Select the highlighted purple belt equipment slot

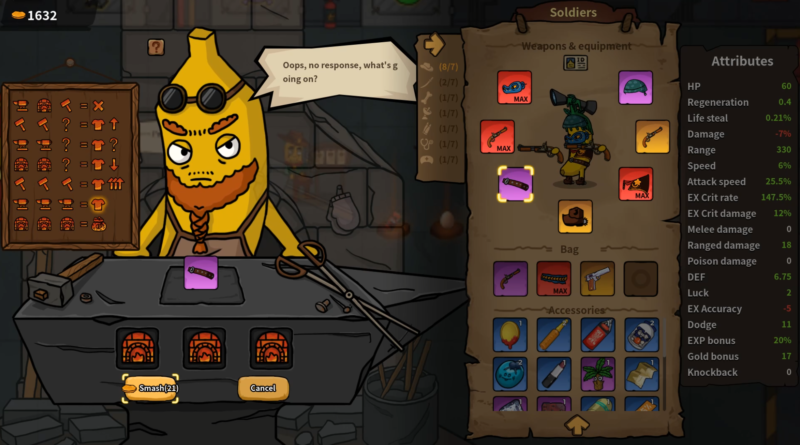(x=515, y=184)
